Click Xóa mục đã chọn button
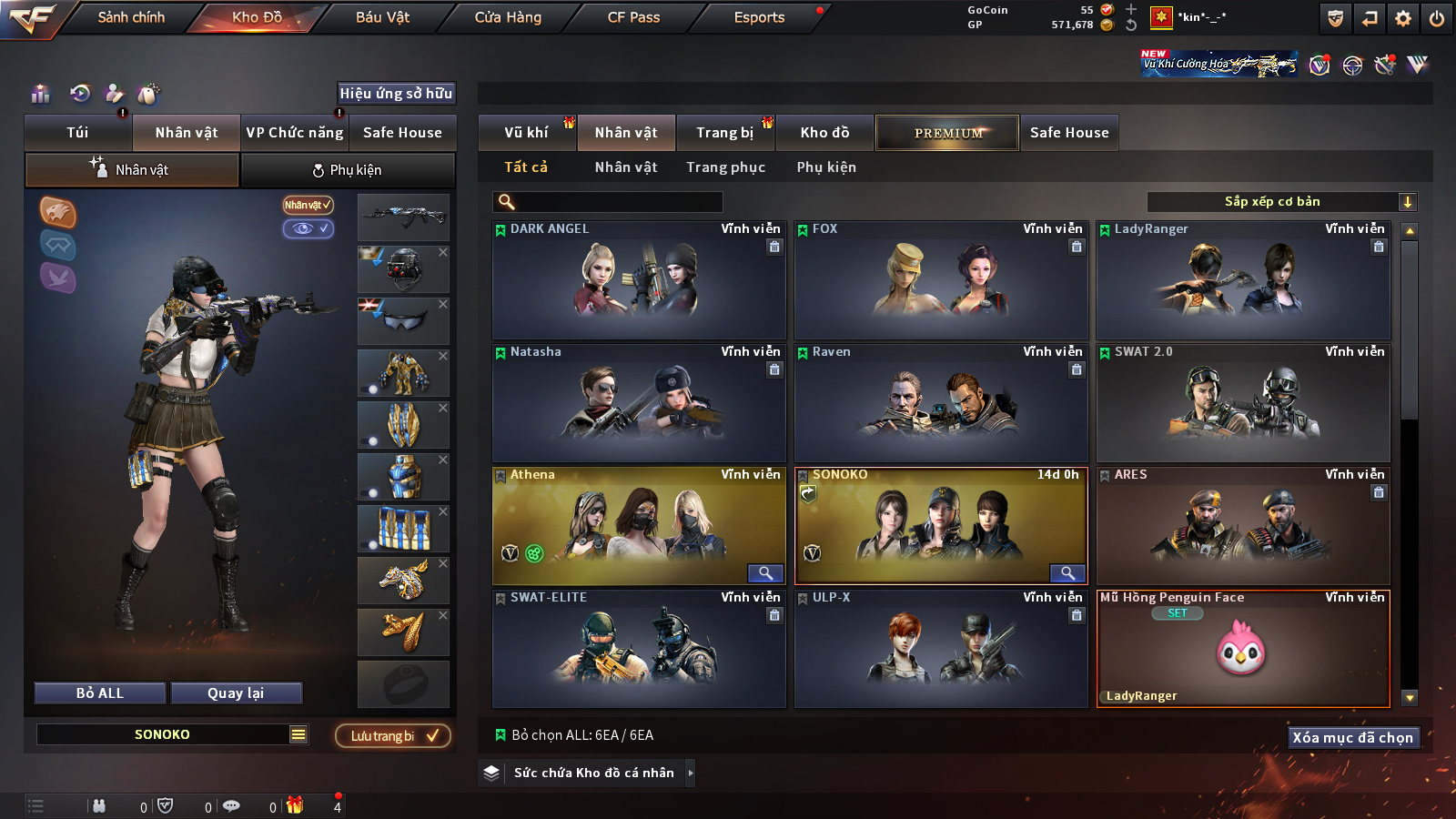Screen dimensions: 1456x819 tap(1352, 738)
